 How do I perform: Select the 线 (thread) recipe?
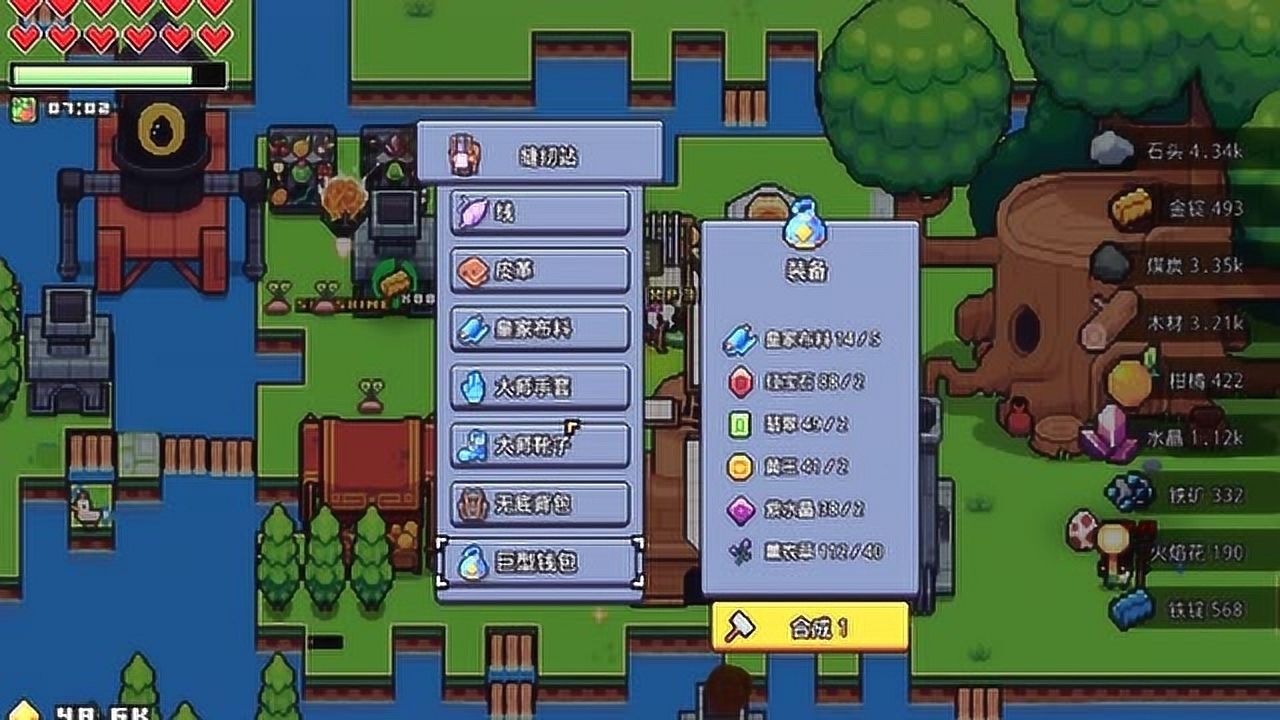tap(540, 212)
